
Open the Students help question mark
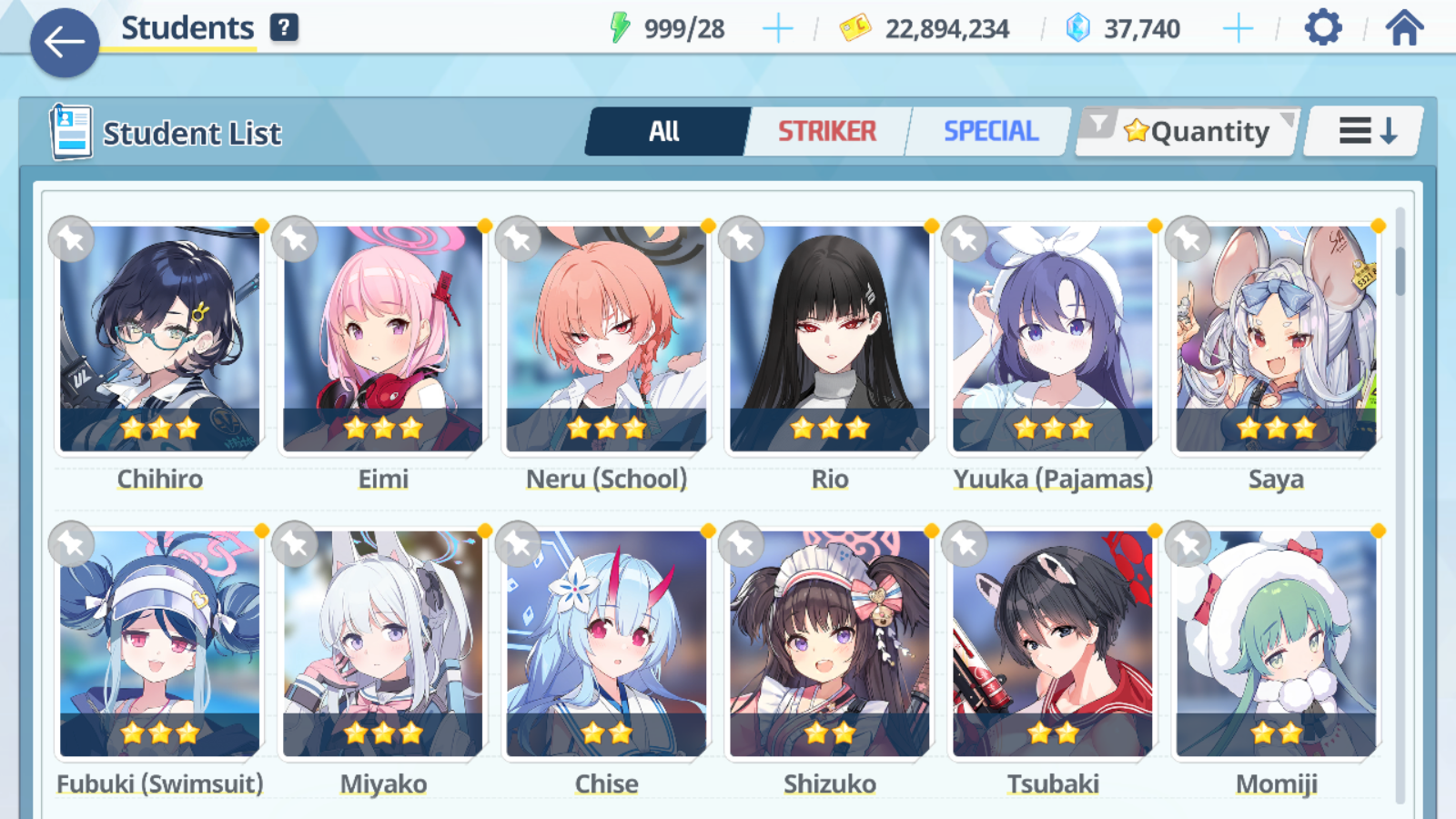click(284, 28)
